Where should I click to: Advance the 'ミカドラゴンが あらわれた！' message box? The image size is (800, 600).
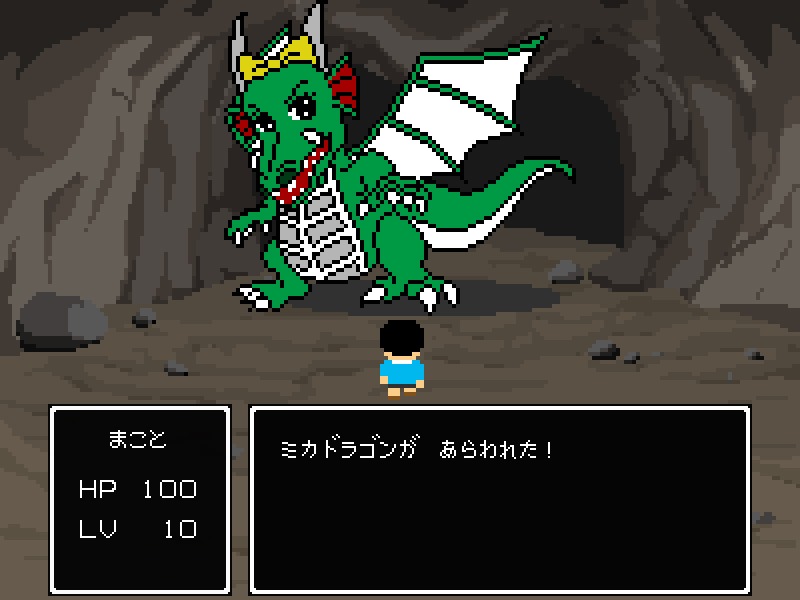pos(499,498)
